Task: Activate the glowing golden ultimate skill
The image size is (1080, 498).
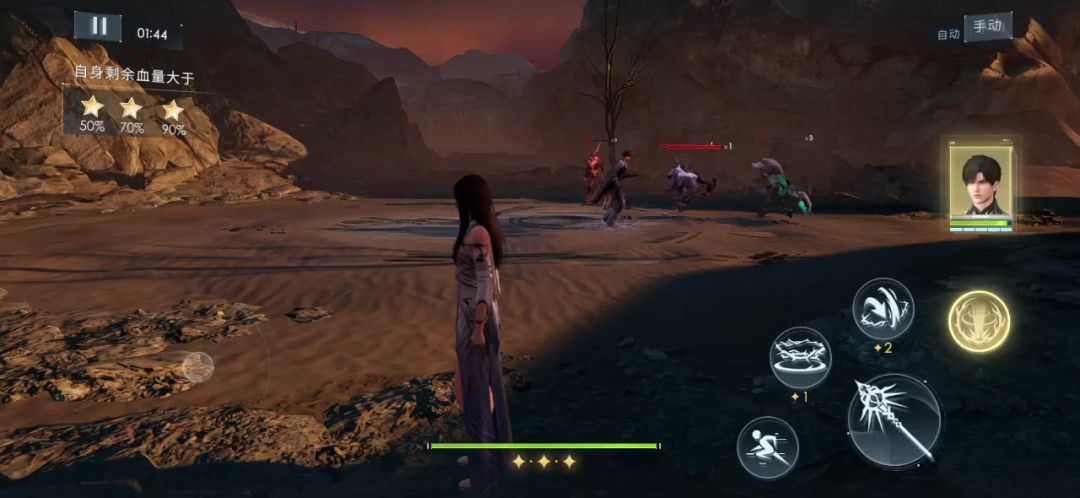Action: pyautogui.click(x=978, y=321)
